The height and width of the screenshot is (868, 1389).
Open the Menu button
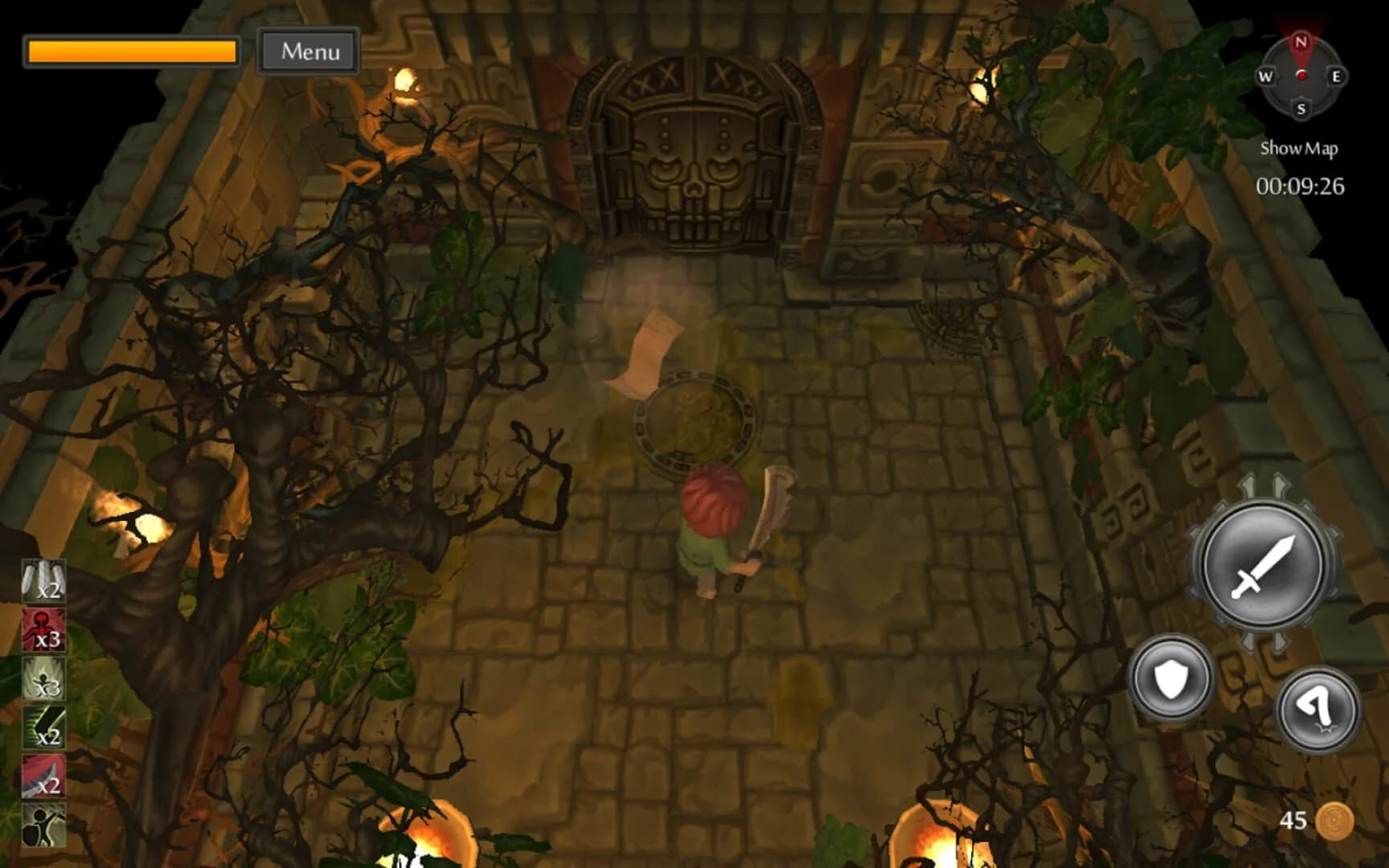[x=308, y=51]
